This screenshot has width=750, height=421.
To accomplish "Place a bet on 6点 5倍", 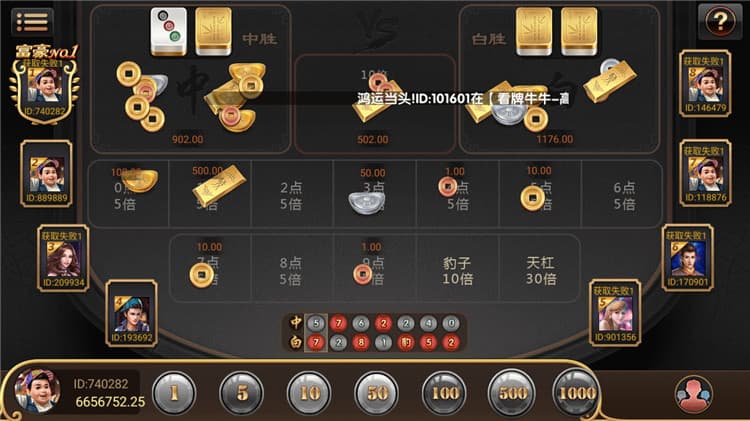I will (624, 195).
